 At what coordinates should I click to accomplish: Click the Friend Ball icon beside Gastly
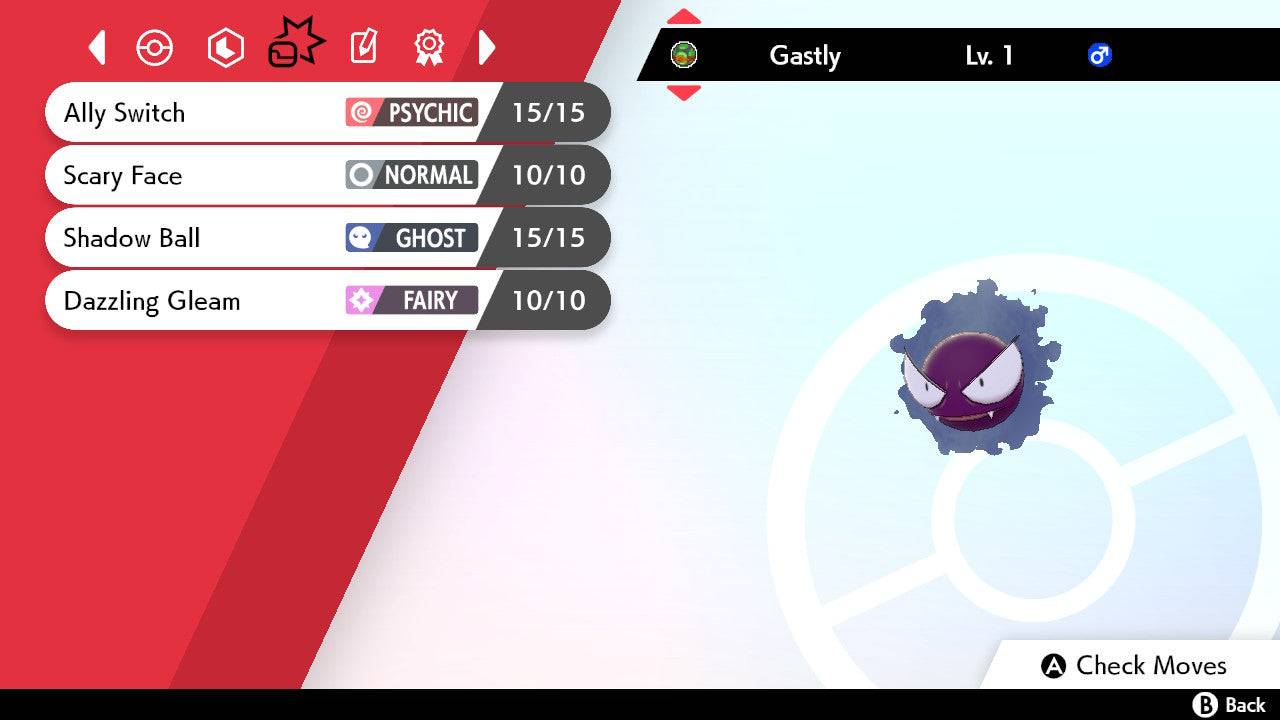click(x=684, y=56)
